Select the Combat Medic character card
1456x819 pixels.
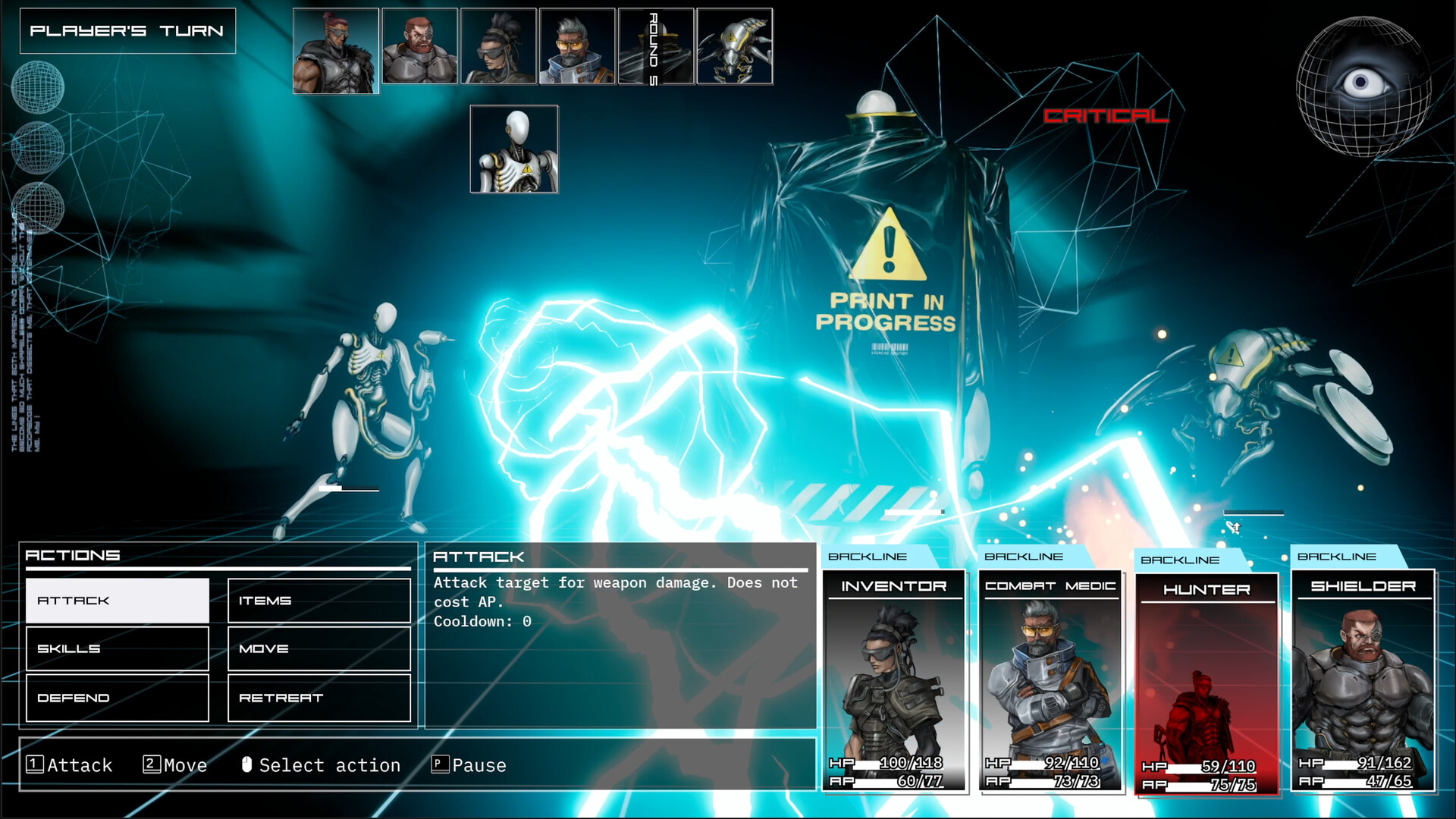point(1050,675)
